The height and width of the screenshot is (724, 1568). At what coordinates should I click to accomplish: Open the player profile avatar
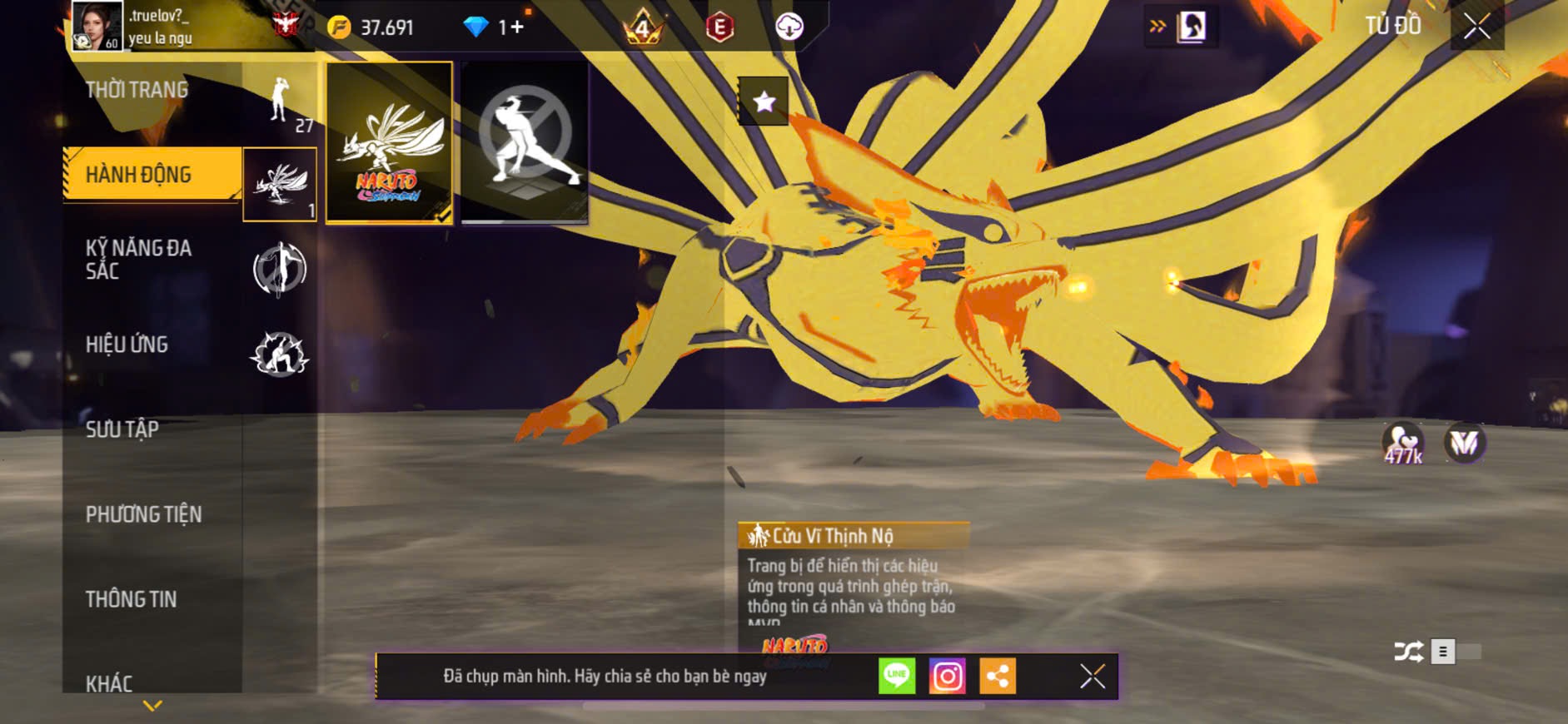pyautogui.click(x=96, y=26)
